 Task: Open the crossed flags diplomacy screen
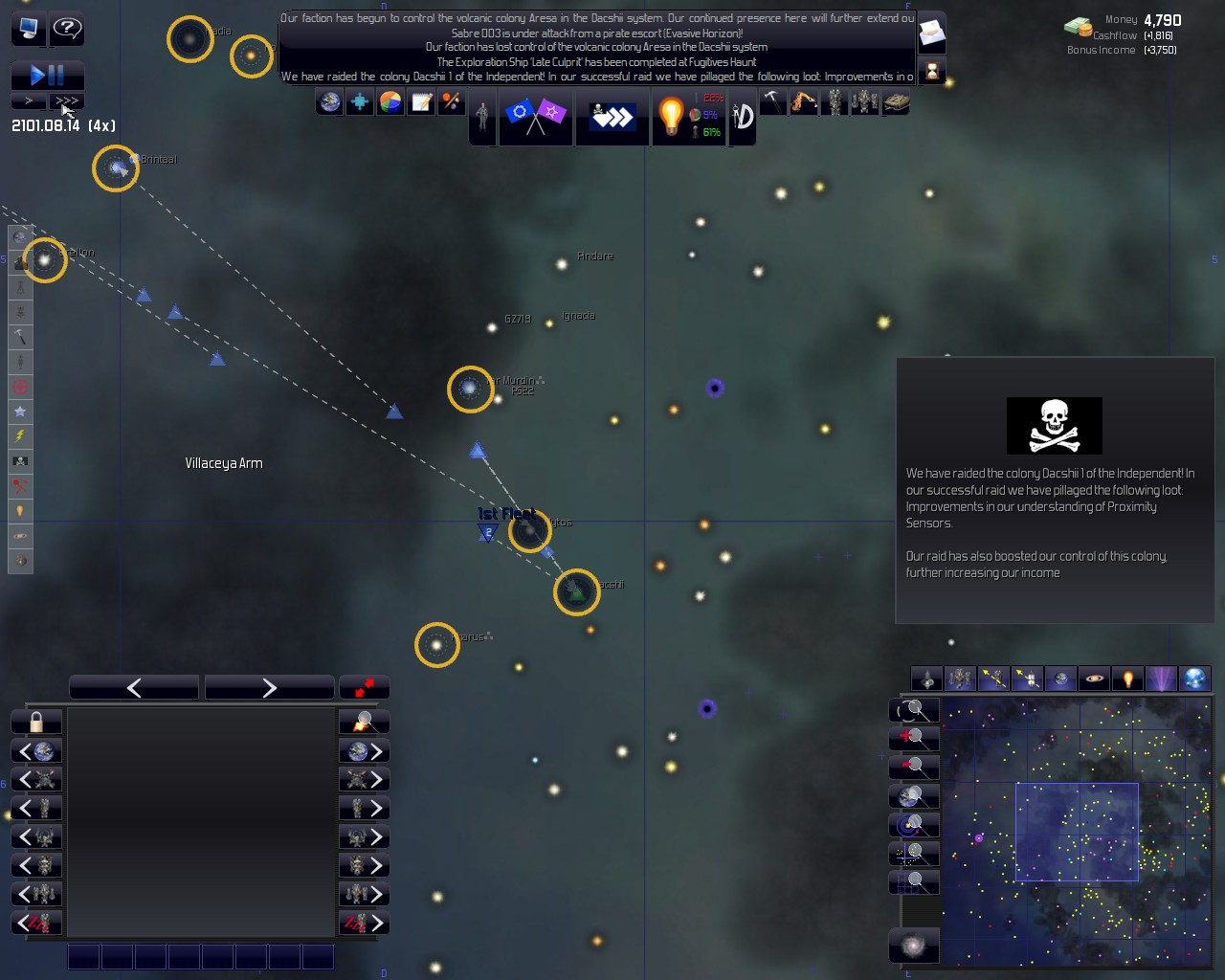click(535, 116)
